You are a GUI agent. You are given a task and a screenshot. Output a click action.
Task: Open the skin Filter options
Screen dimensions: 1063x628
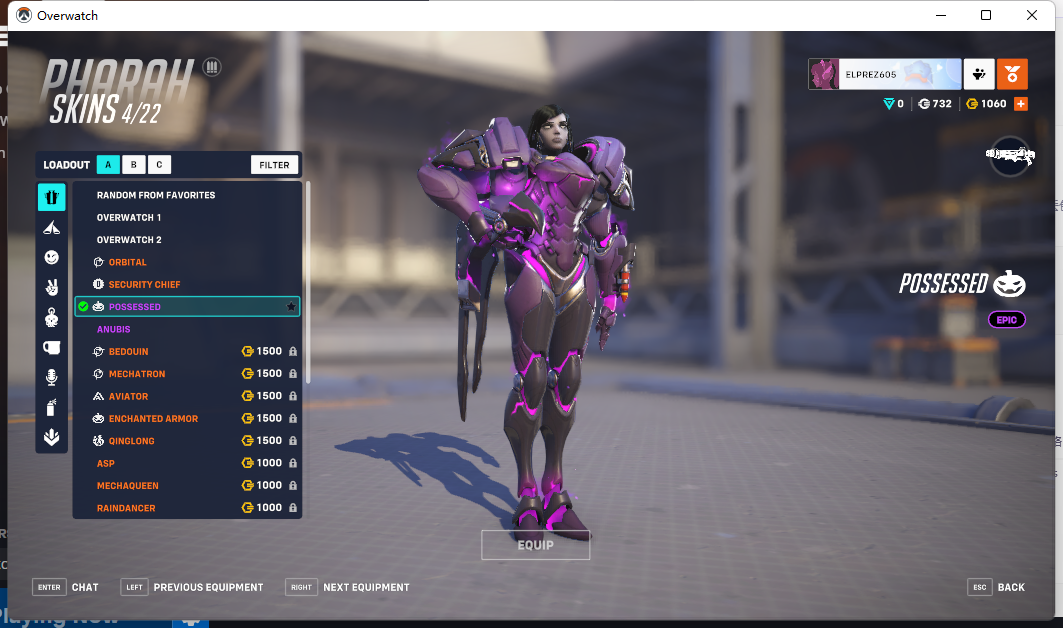pos(274,165)
